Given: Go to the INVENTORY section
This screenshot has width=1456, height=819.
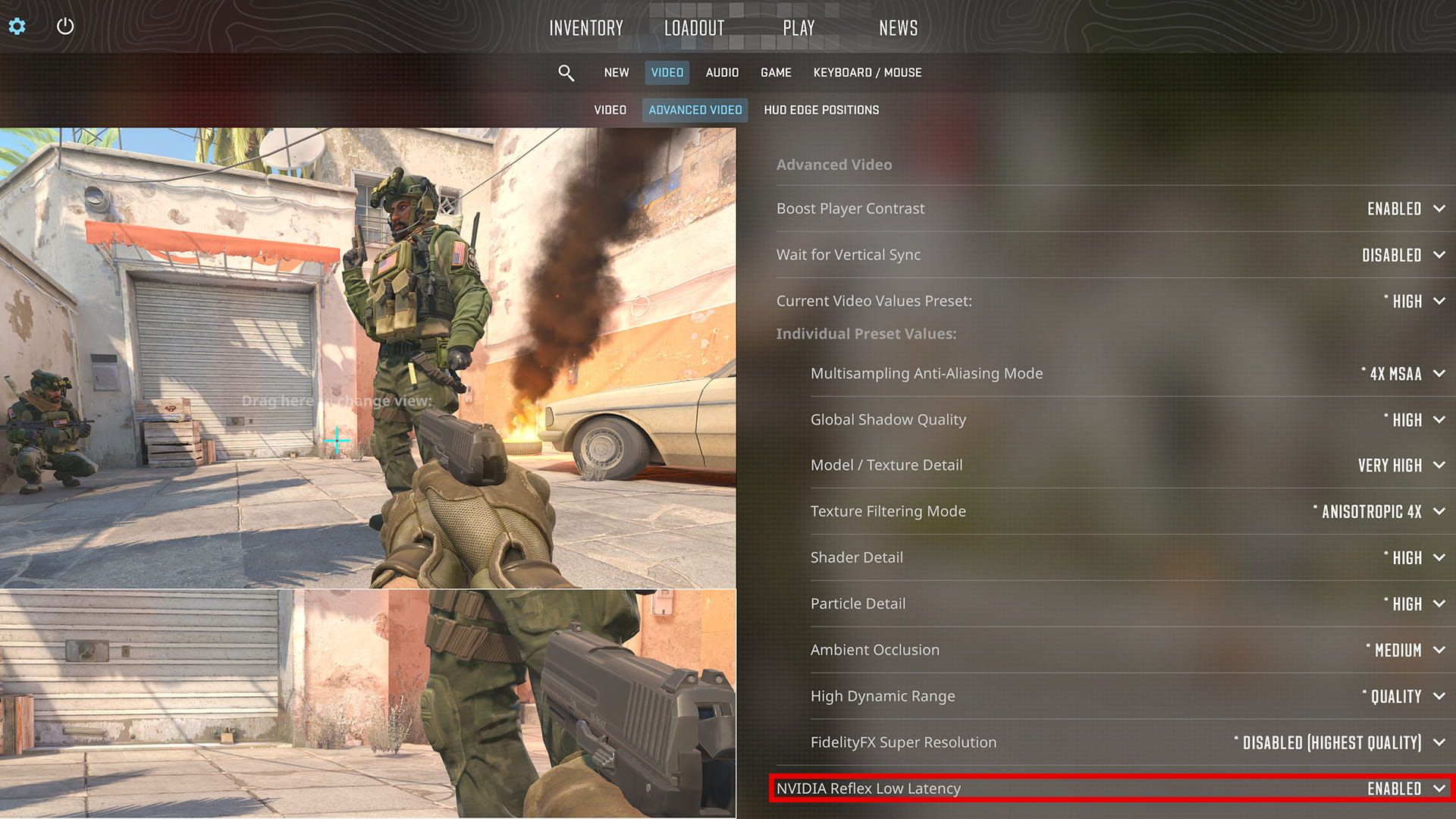Looking at the screenshot, I should pyautogui.click(x=586, y=28).
